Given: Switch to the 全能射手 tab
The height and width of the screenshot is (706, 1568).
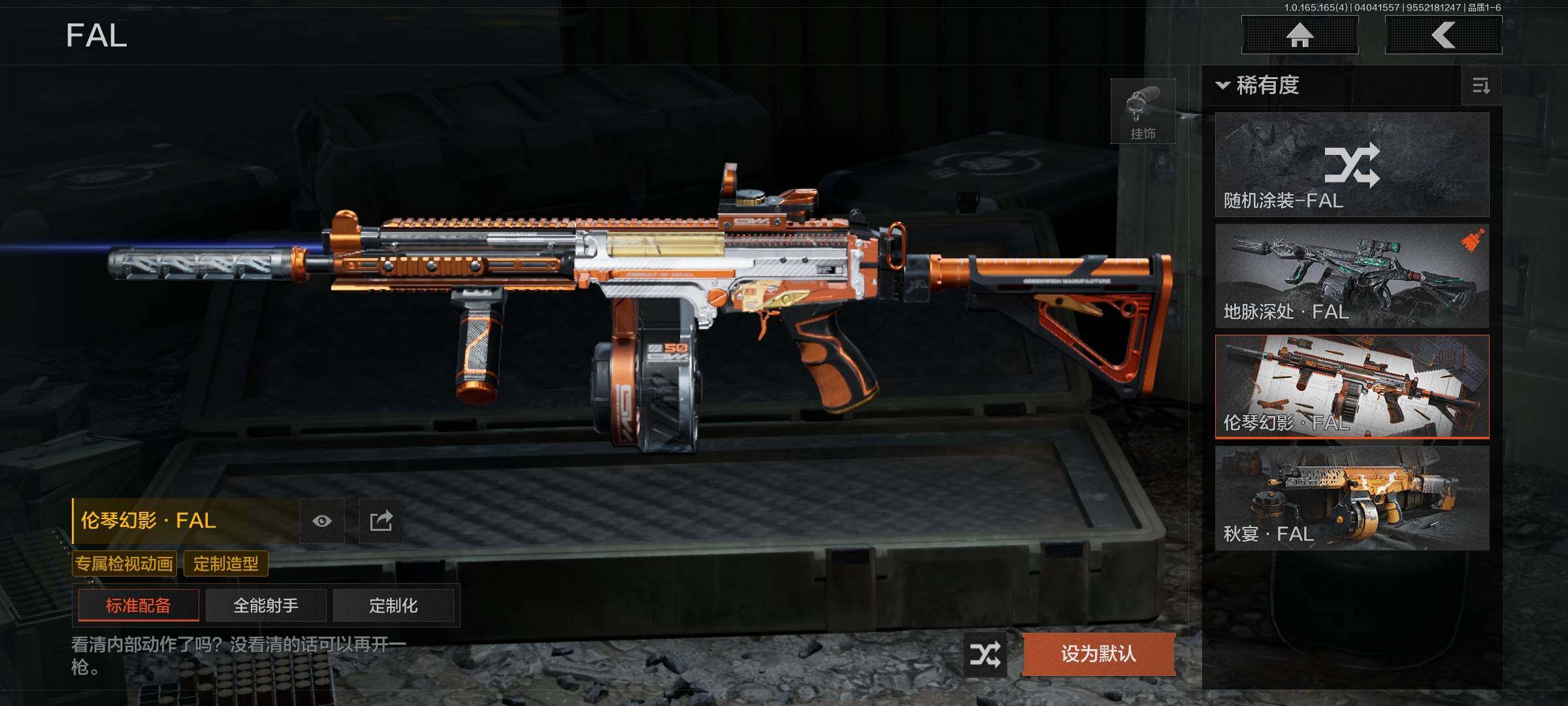Looking at the screenshot, I should pyautogui.click(x=266, y=605).
